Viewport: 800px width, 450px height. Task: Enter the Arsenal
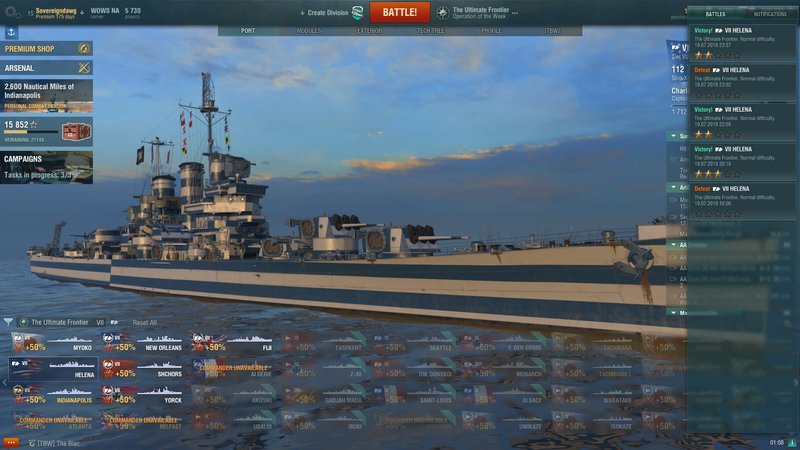tap(47, 67)
